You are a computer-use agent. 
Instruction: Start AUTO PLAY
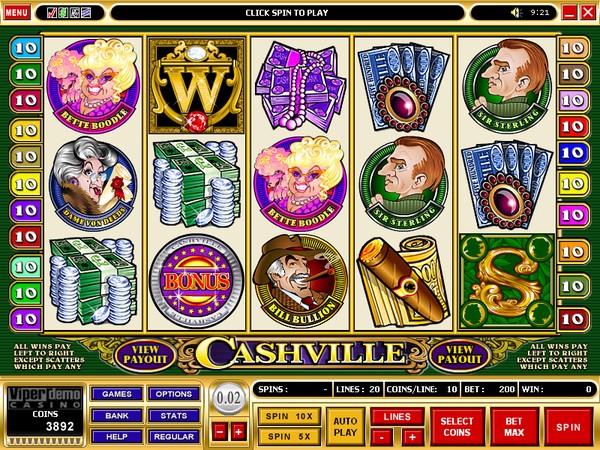(345, 427)
